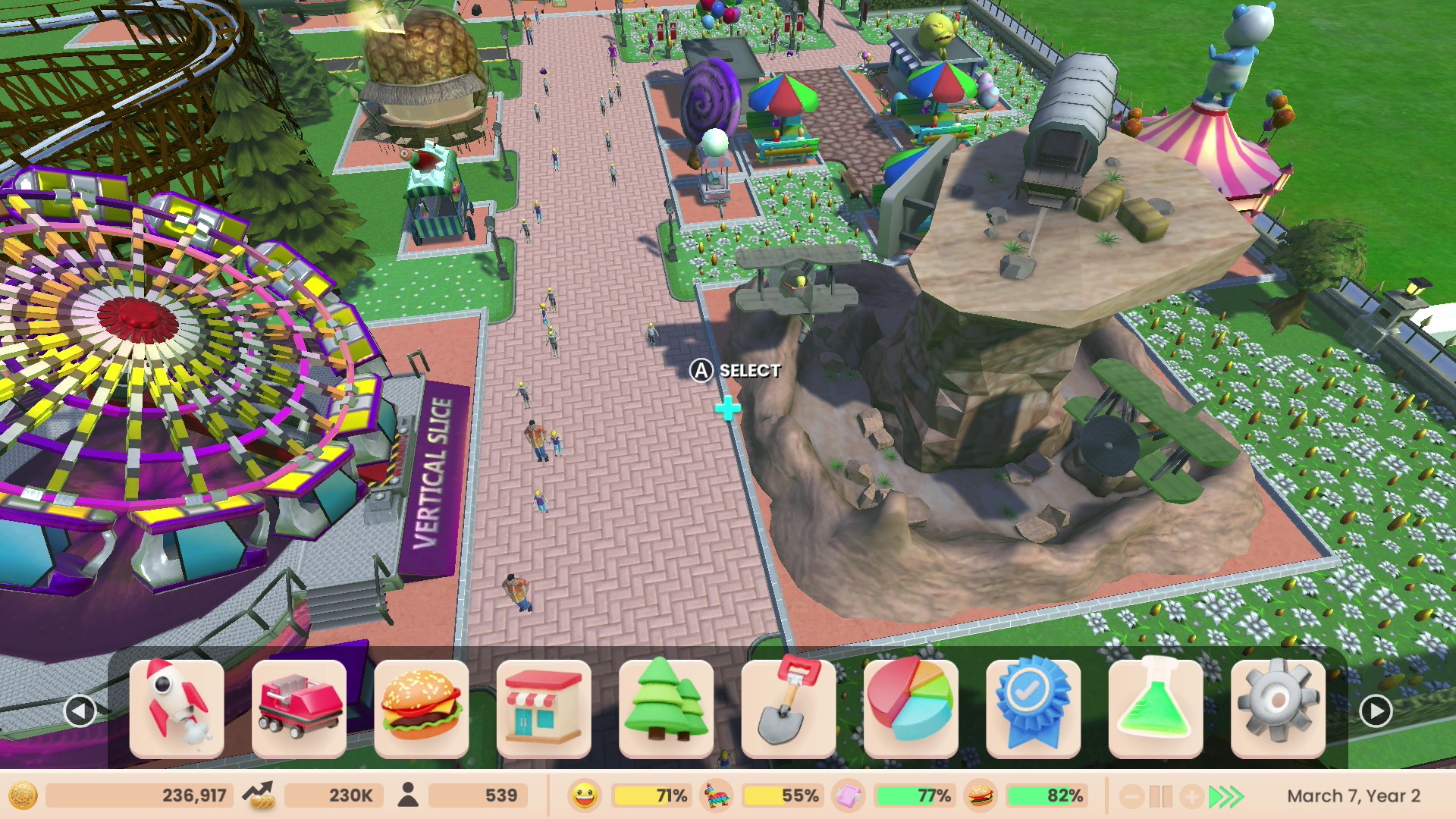Choose the pine trees scenery category

pos(666,708)
